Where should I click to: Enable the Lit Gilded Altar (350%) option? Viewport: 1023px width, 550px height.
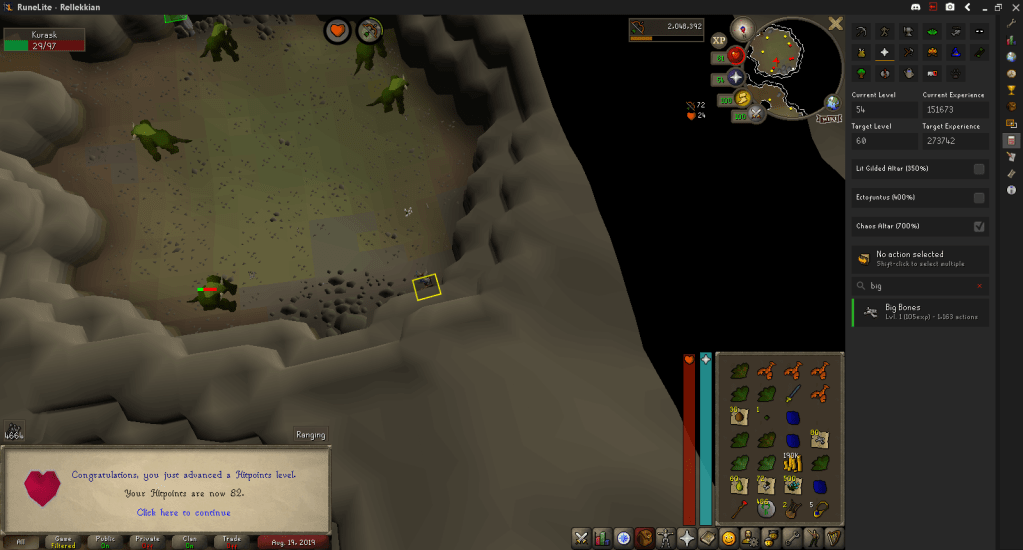point(979,169)
